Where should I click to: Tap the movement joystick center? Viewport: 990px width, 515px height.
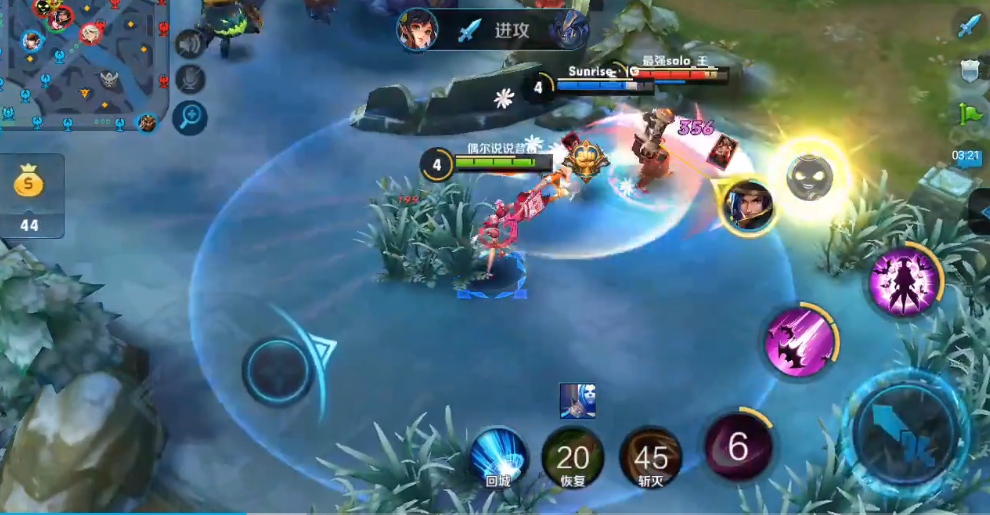(x=277, y=370)
